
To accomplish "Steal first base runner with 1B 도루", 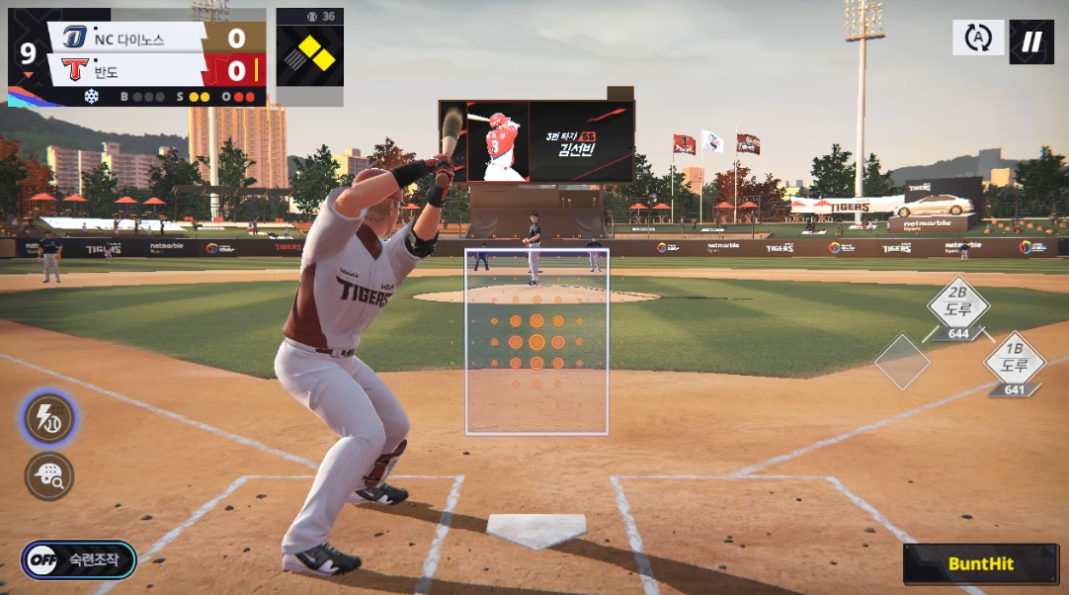I will [x=1014, y=363].
